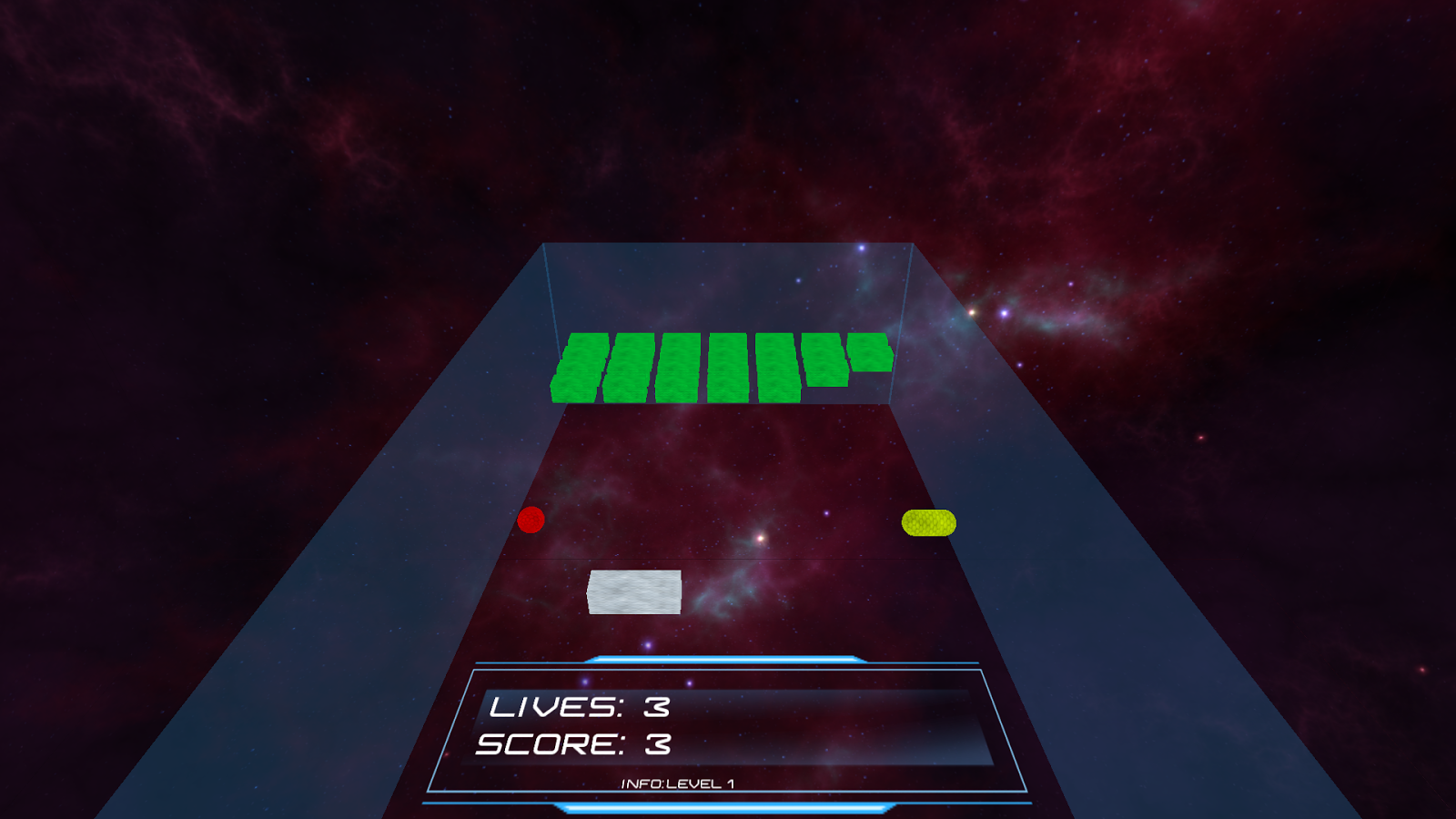Image resolution: width=1456 pixels, height=819 pixels.
Task: Select the white paddle
Action: click(x=635, y=591)
